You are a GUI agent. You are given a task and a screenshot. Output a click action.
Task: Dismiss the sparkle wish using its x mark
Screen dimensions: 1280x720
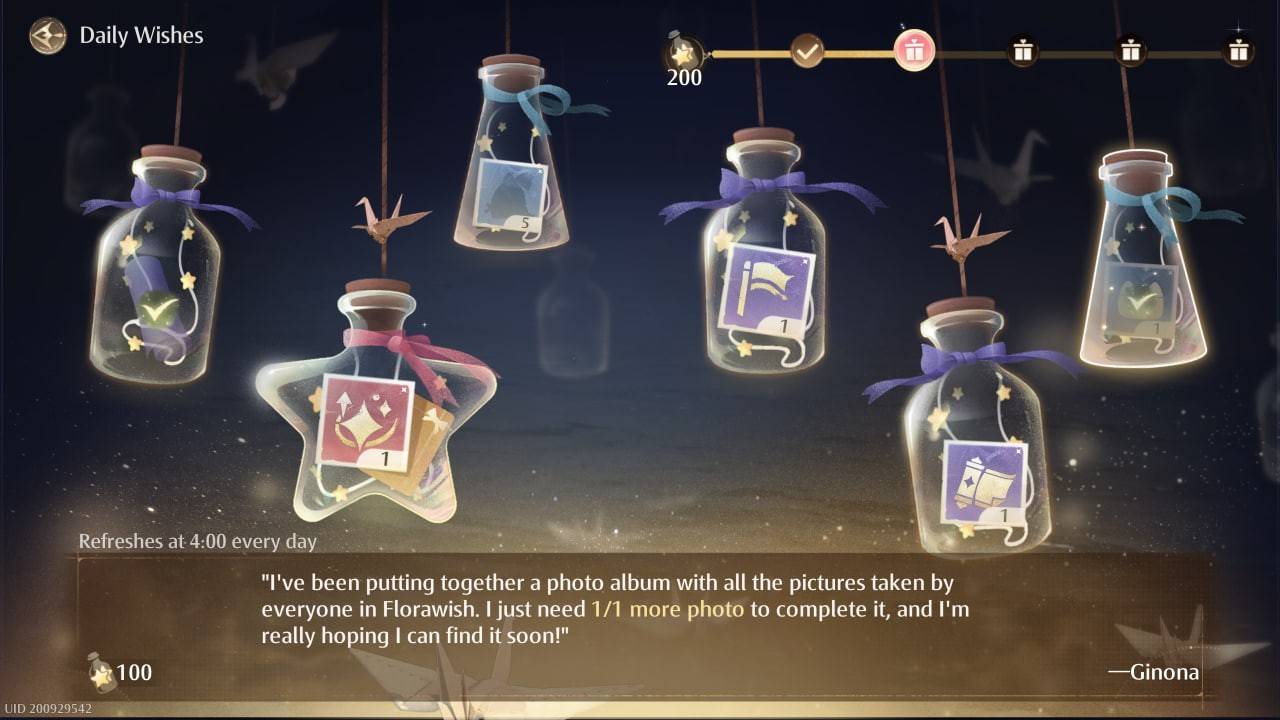pos(404,390)
